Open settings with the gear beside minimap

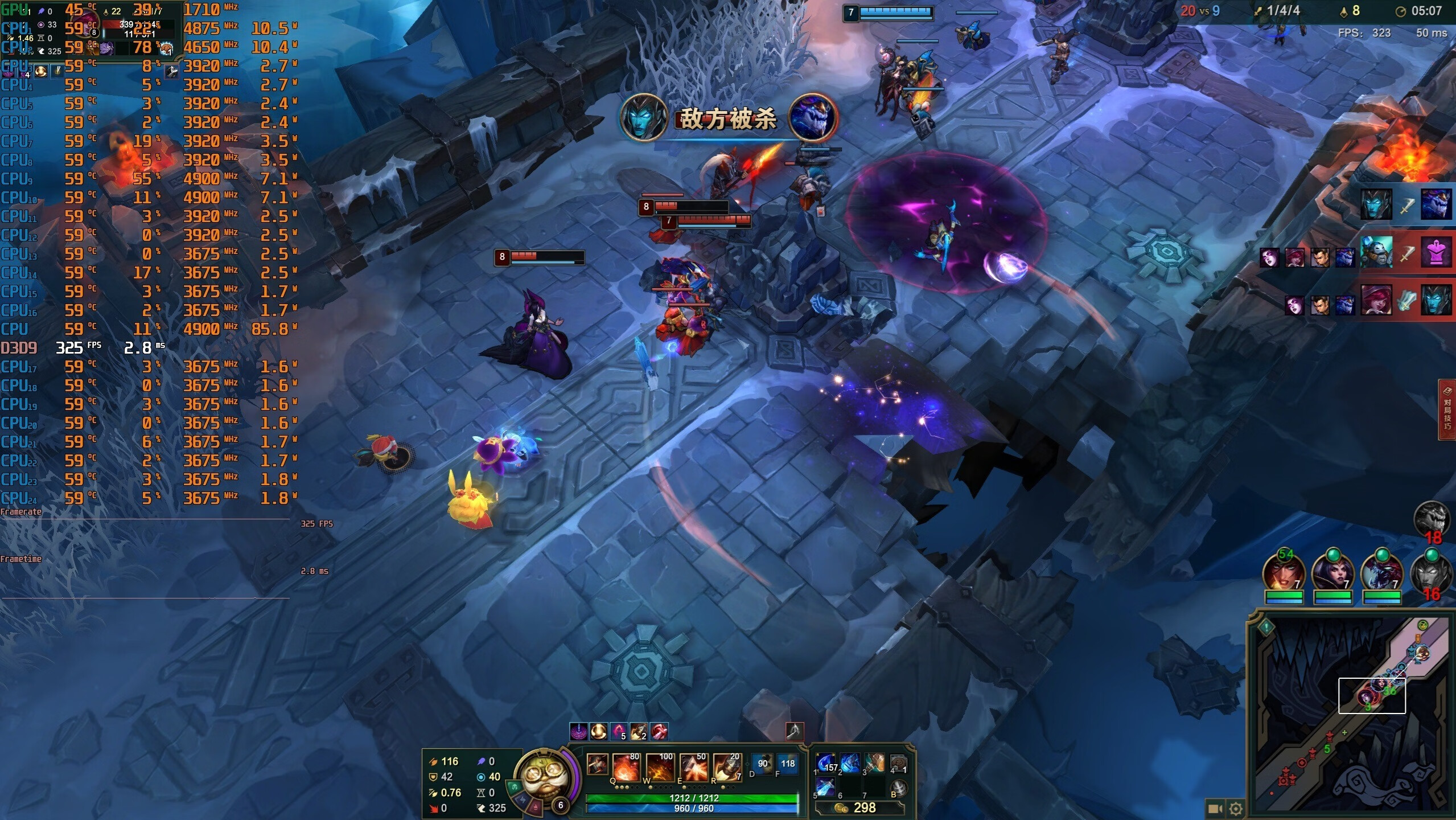point(1236,809)
